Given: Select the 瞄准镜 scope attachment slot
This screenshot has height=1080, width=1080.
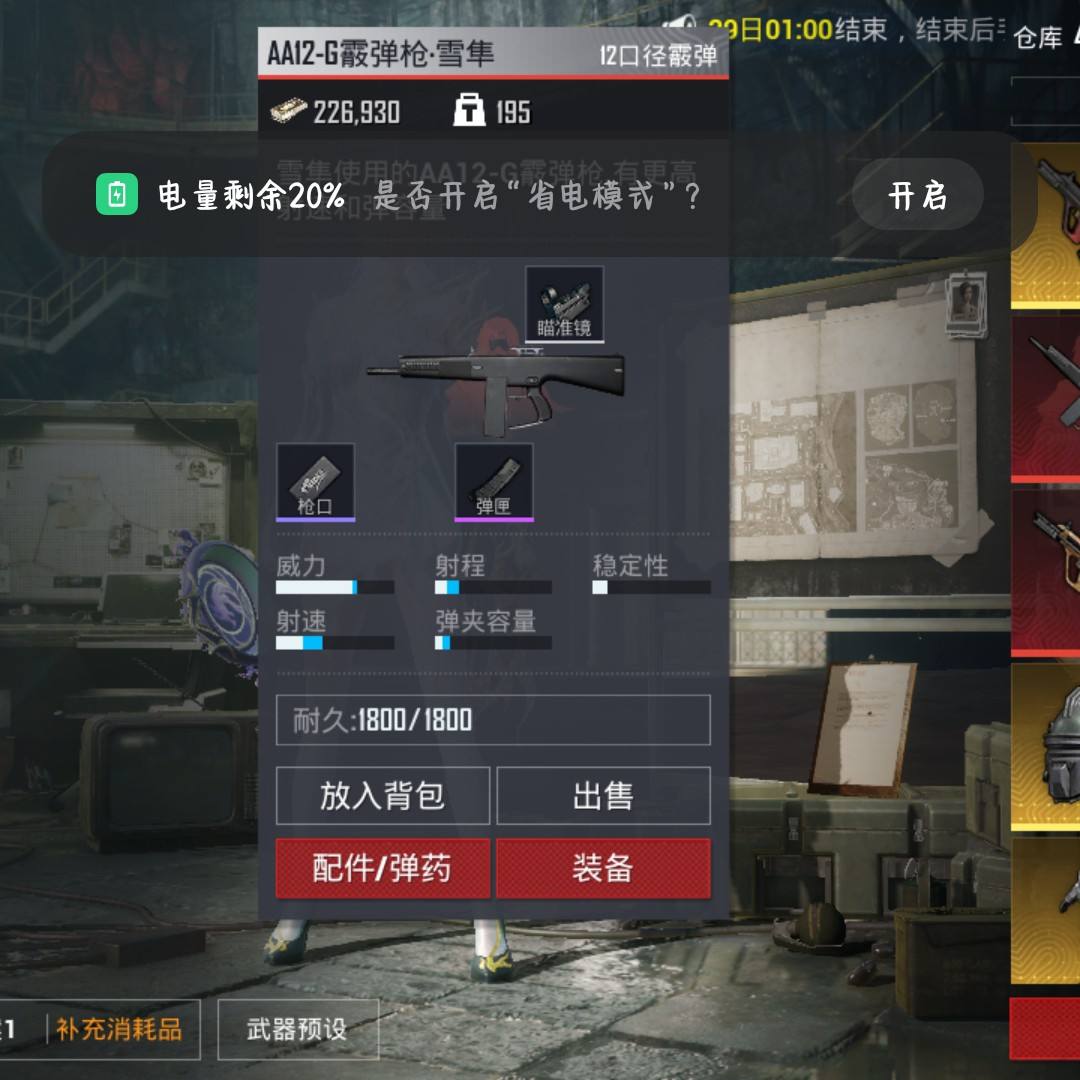Looking at the screenshot, I should pos(564,304).
